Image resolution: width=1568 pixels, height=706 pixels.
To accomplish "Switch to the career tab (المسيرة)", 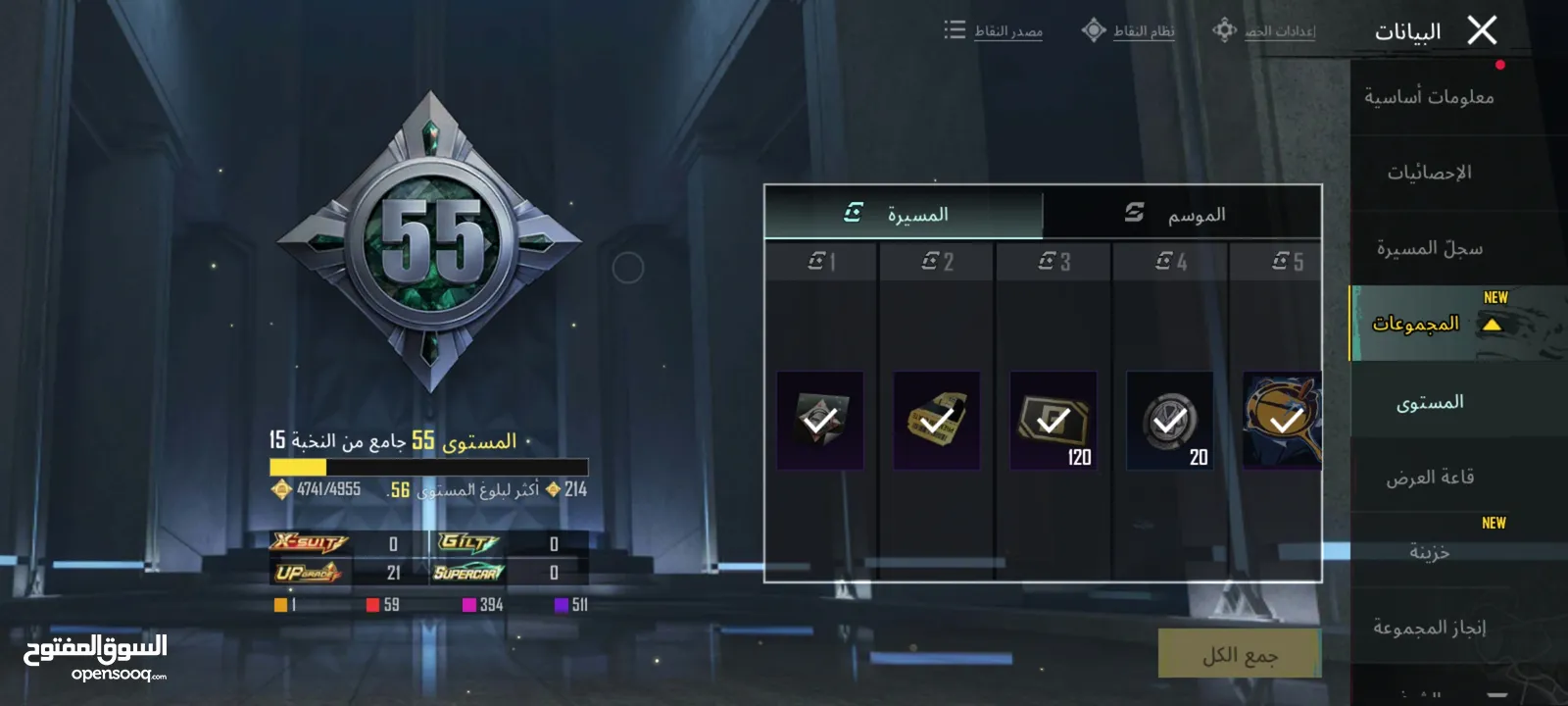I will coord(904,214).
